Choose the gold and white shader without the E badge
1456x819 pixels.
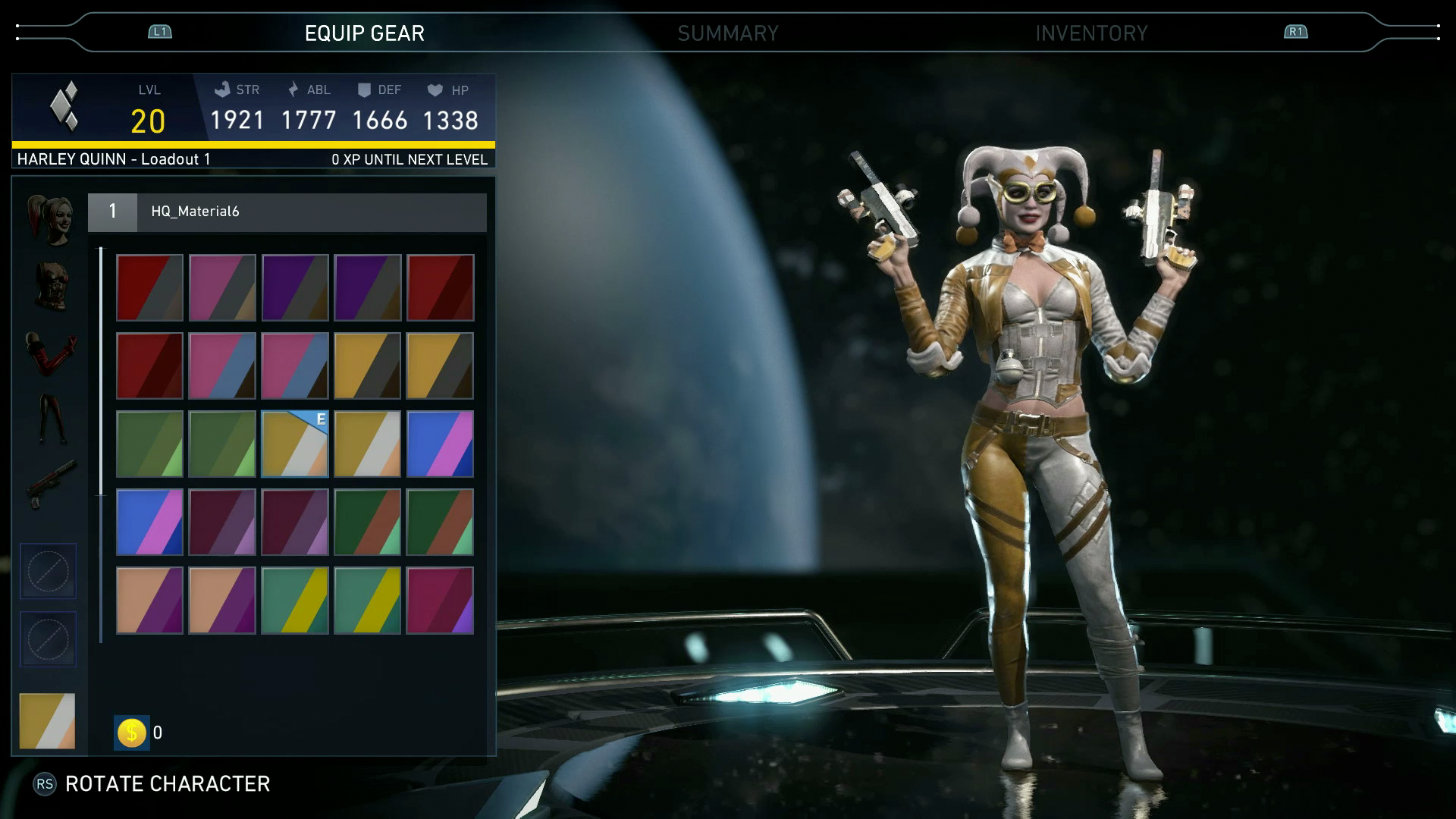367,444
